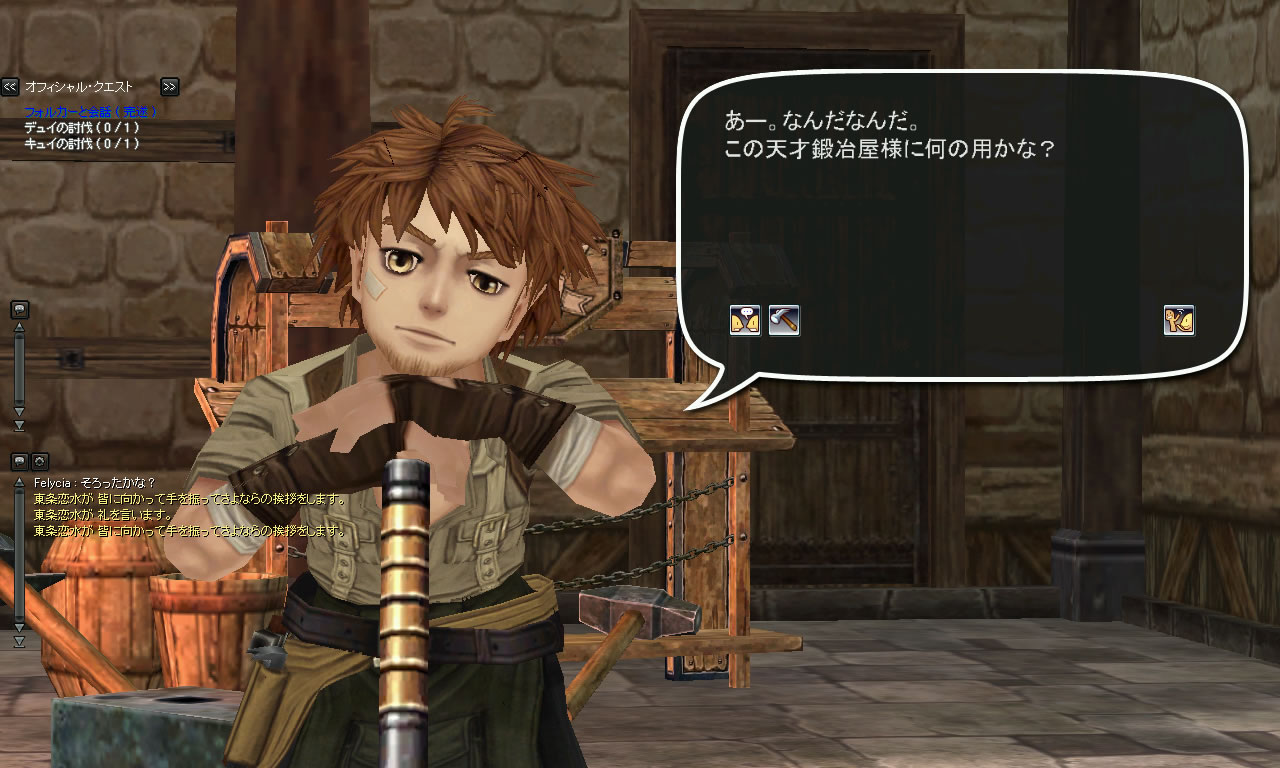Select the hammer blacksmith option
Image resolution: width=1280 pixels, height=768 pixels.
[784, 320]
